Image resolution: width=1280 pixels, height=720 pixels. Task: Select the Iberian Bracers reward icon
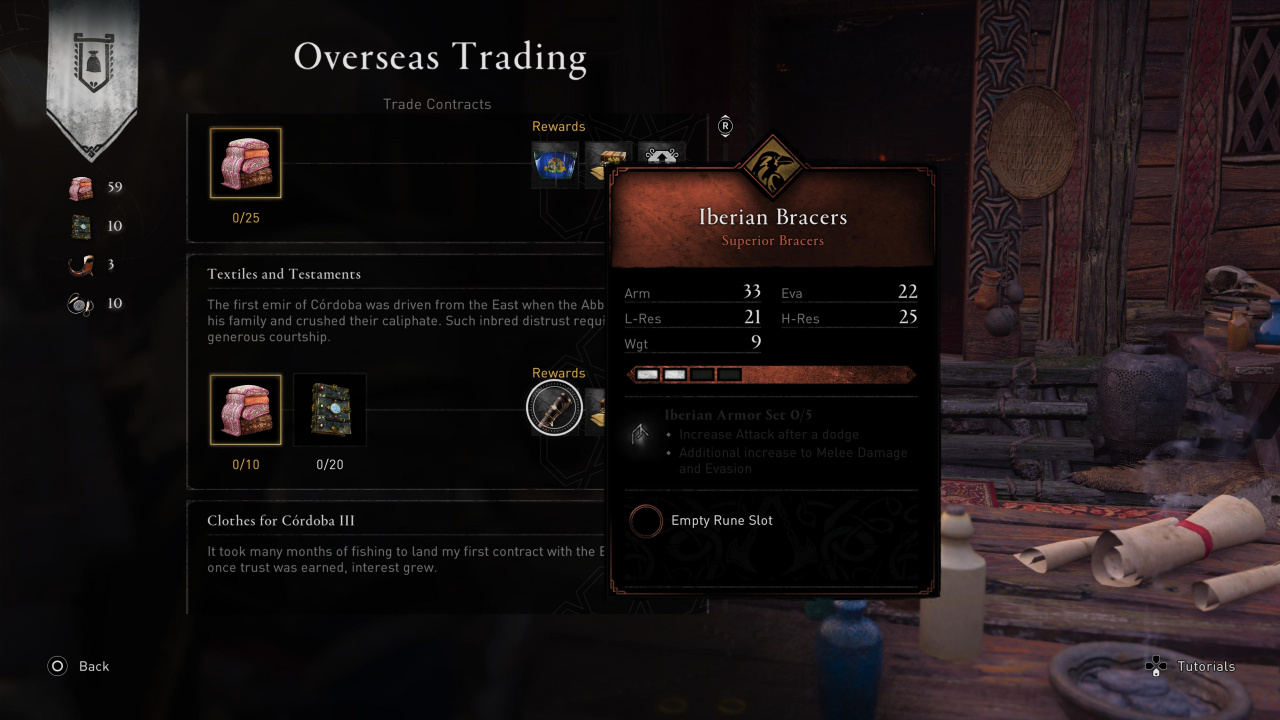(x=554, y=409)
